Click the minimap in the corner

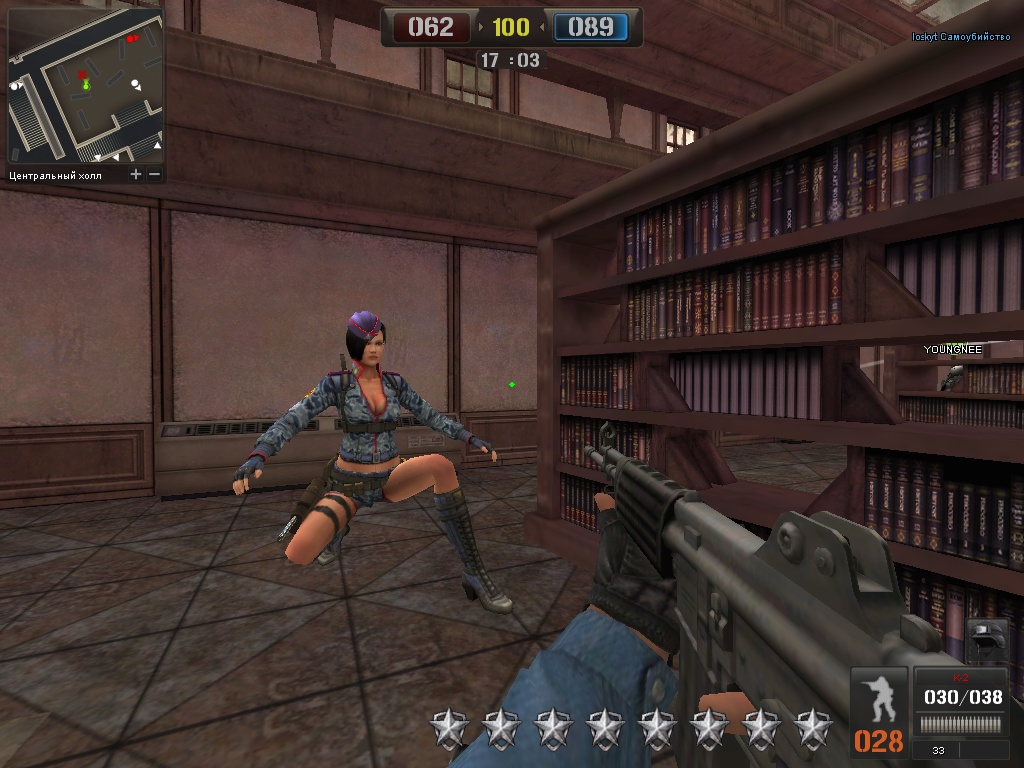click(x=85, y=86)
